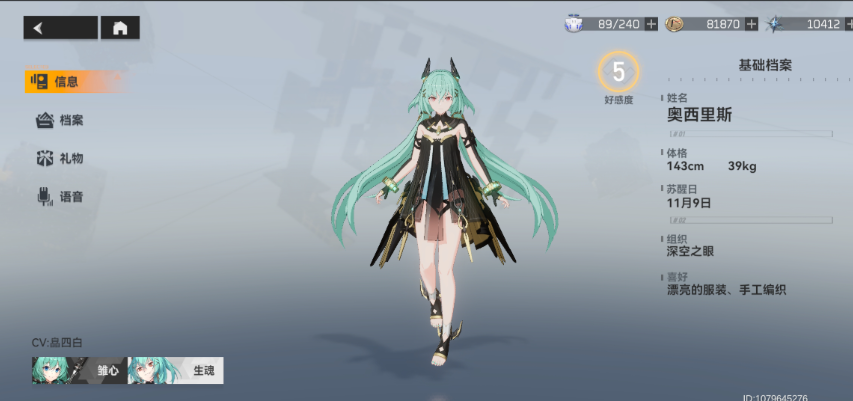Select the 信息 info tab
853x401 pixels.
[x=62, y=81]
